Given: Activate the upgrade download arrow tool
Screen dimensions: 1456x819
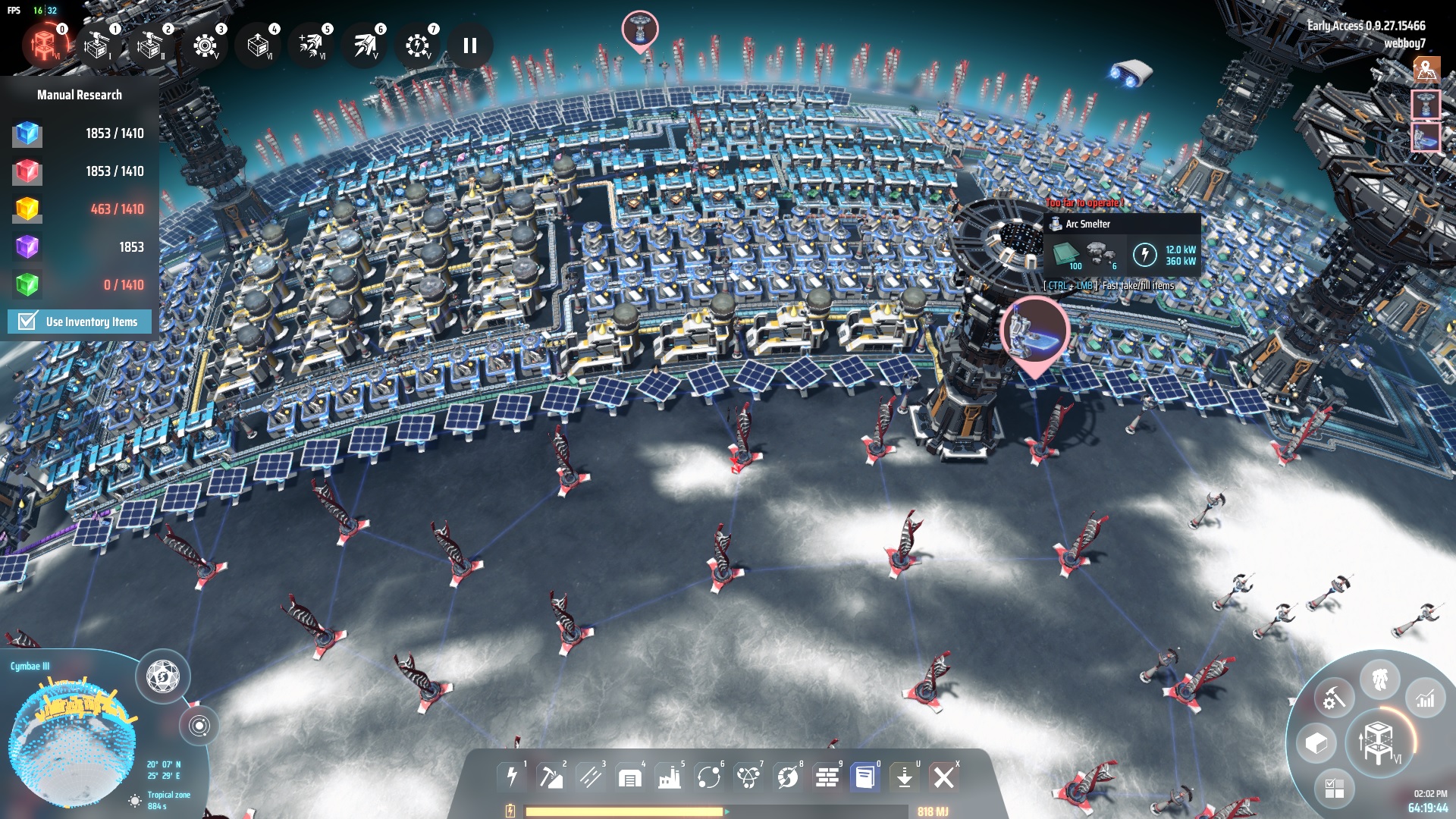Looking at the screenshot, I should 904,777.
